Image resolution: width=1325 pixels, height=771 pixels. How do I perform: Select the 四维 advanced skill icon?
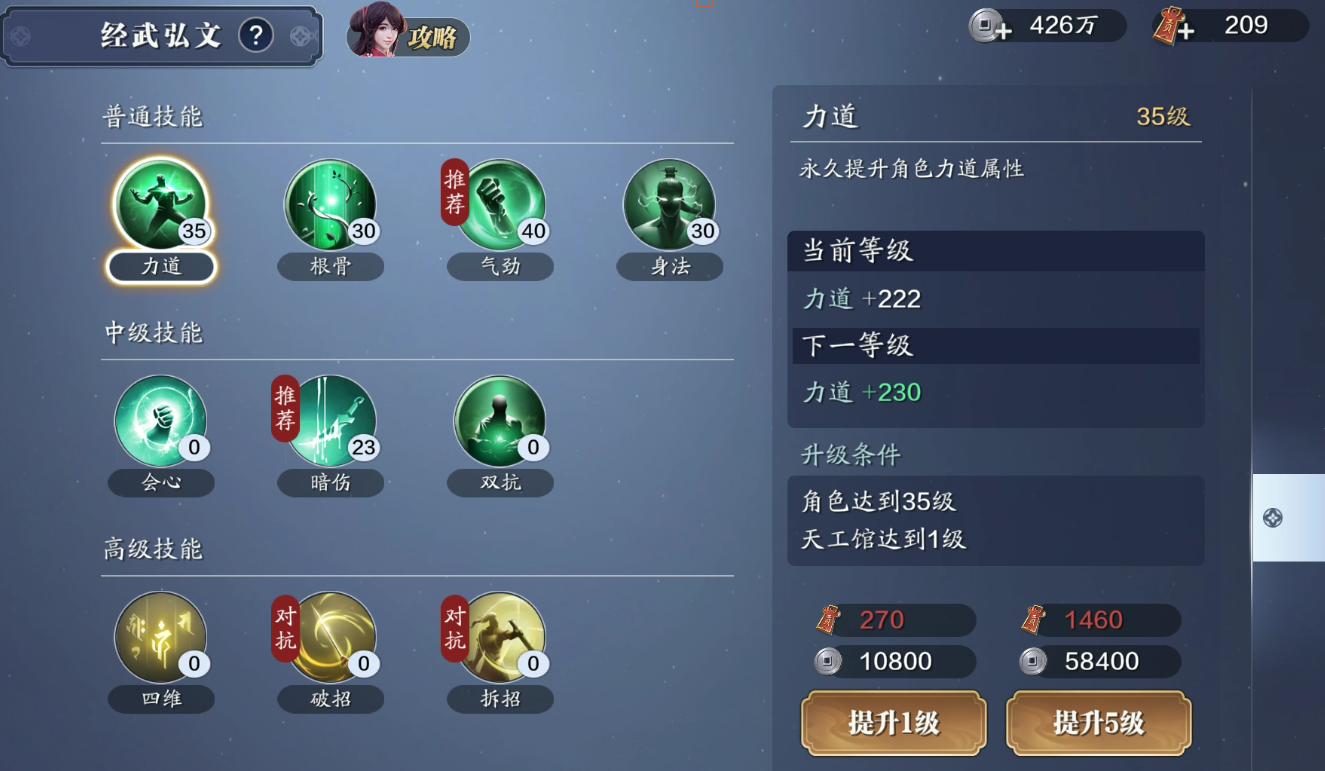coord(160,637)
